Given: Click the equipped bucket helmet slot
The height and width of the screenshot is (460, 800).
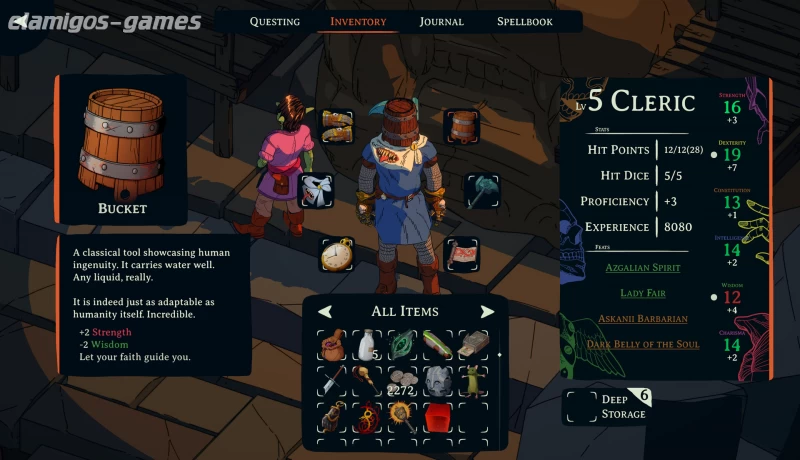Looking at the screenshot, I should [x=462, y=126].
